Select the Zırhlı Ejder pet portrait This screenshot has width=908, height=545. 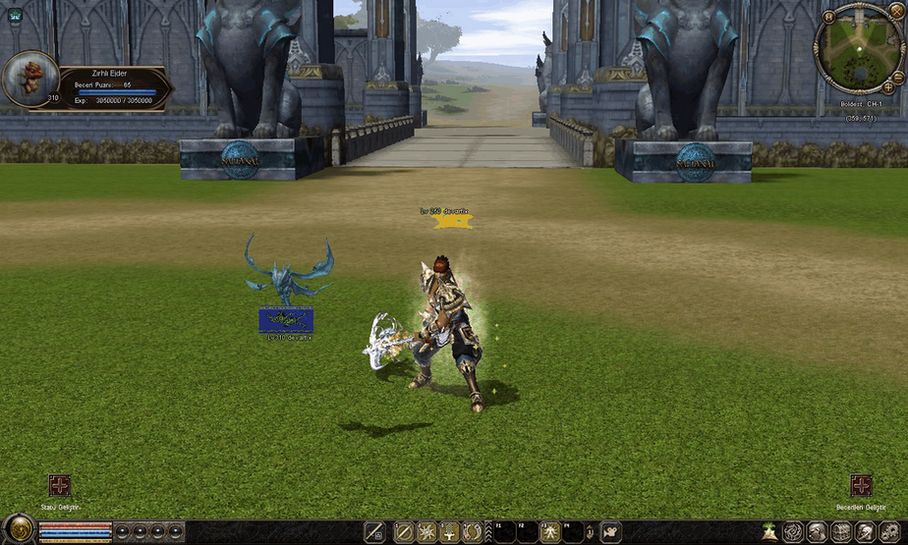coord(30,78)
